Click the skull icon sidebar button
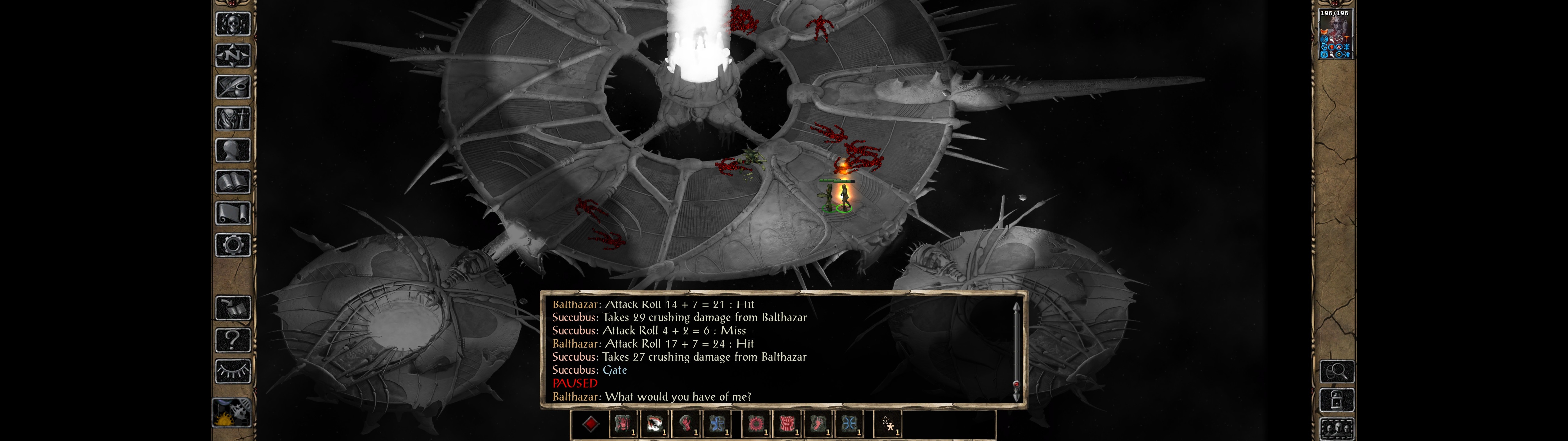 click(x=232, y=24)
